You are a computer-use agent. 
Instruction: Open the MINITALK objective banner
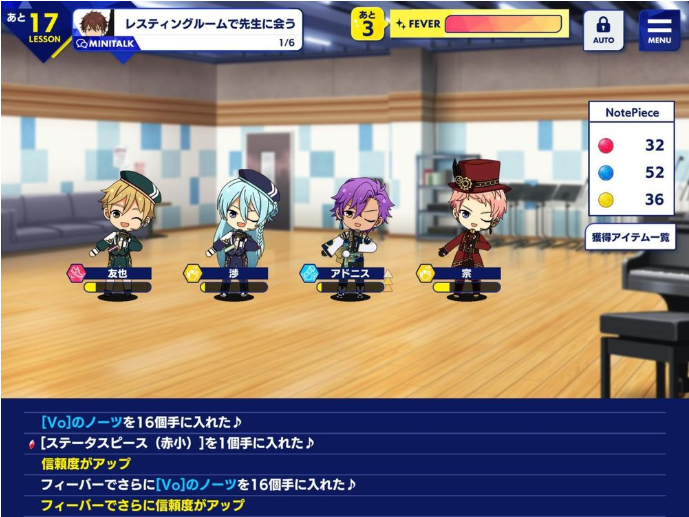tap(188, 30)
